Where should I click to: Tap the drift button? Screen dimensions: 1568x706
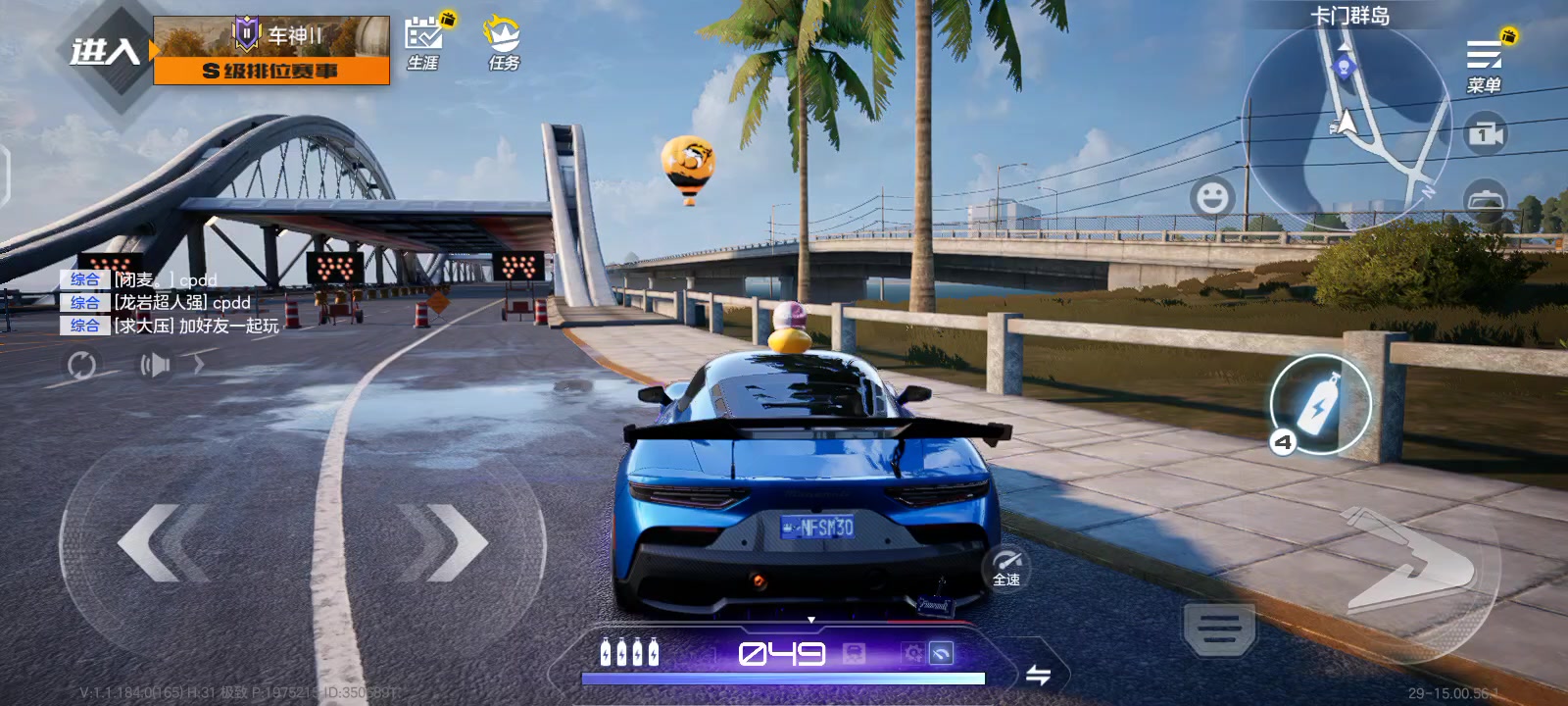click(x=1411, y=561)
